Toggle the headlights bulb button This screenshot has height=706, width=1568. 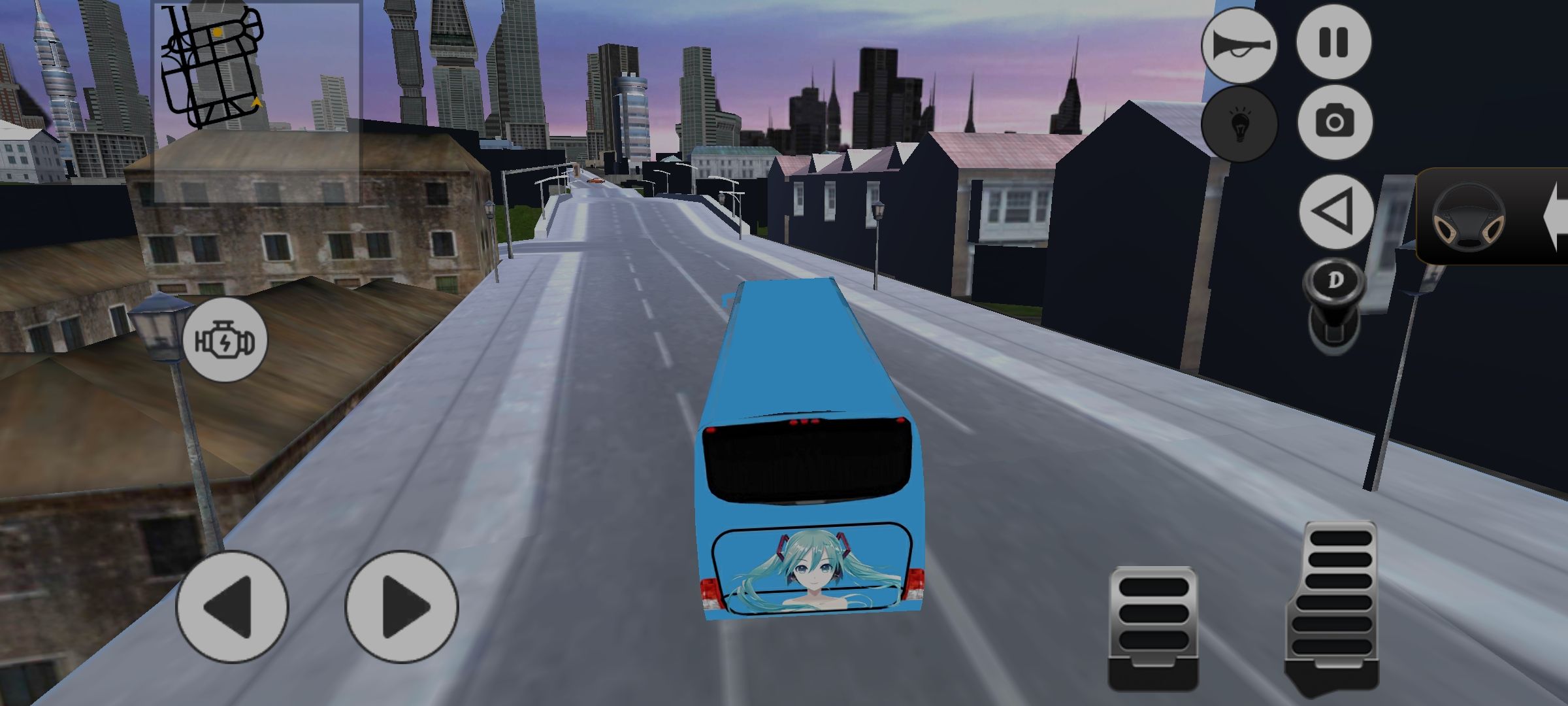click(1239, 124)
